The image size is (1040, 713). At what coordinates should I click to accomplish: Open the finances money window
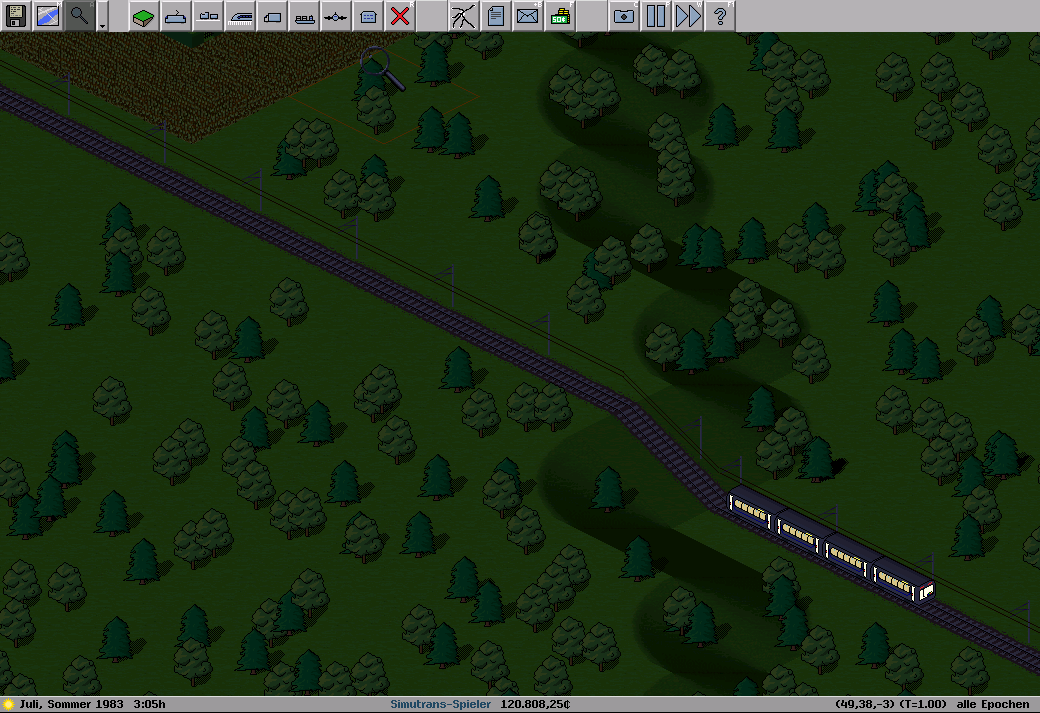(560, 16)
